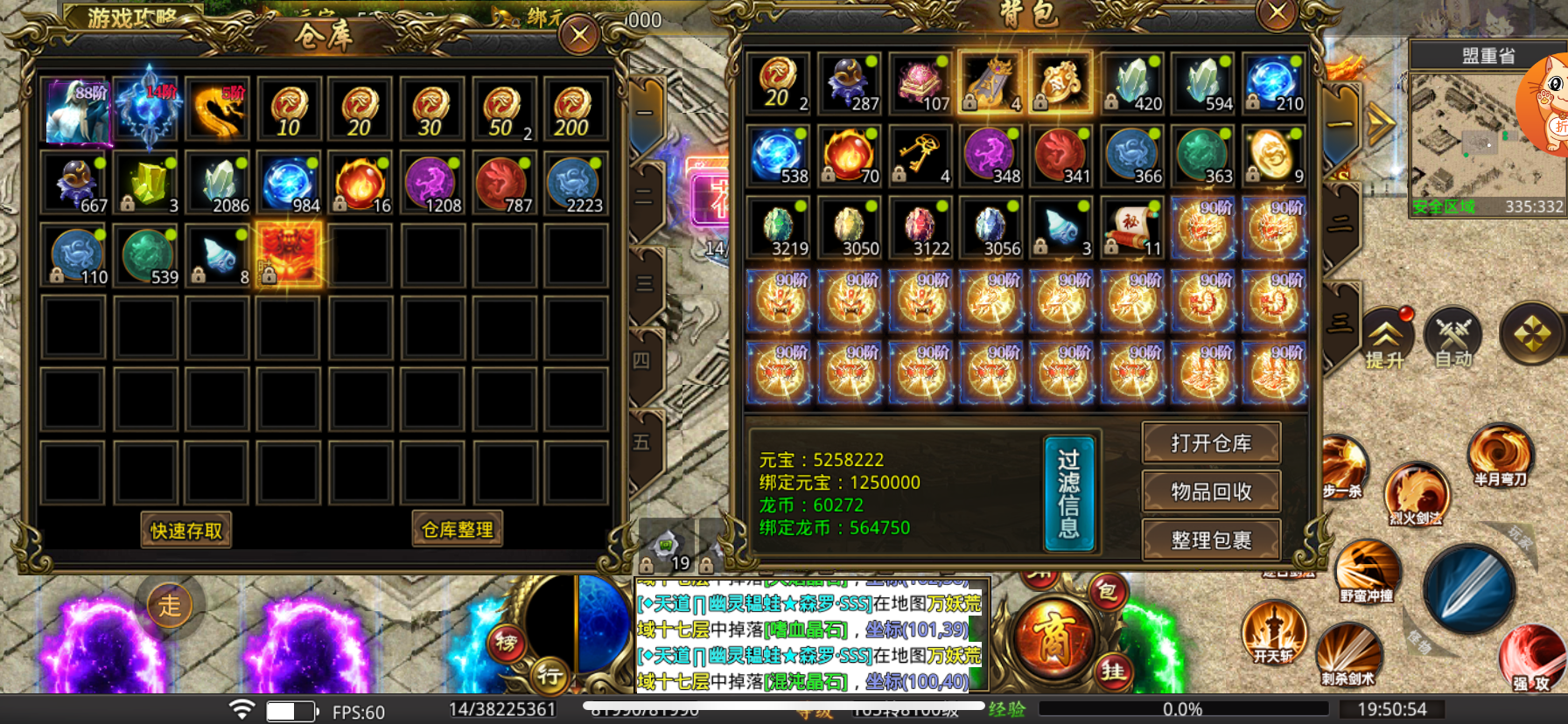
Task: Open the warehouse via 打开仓库
Action: (1211, 443)
